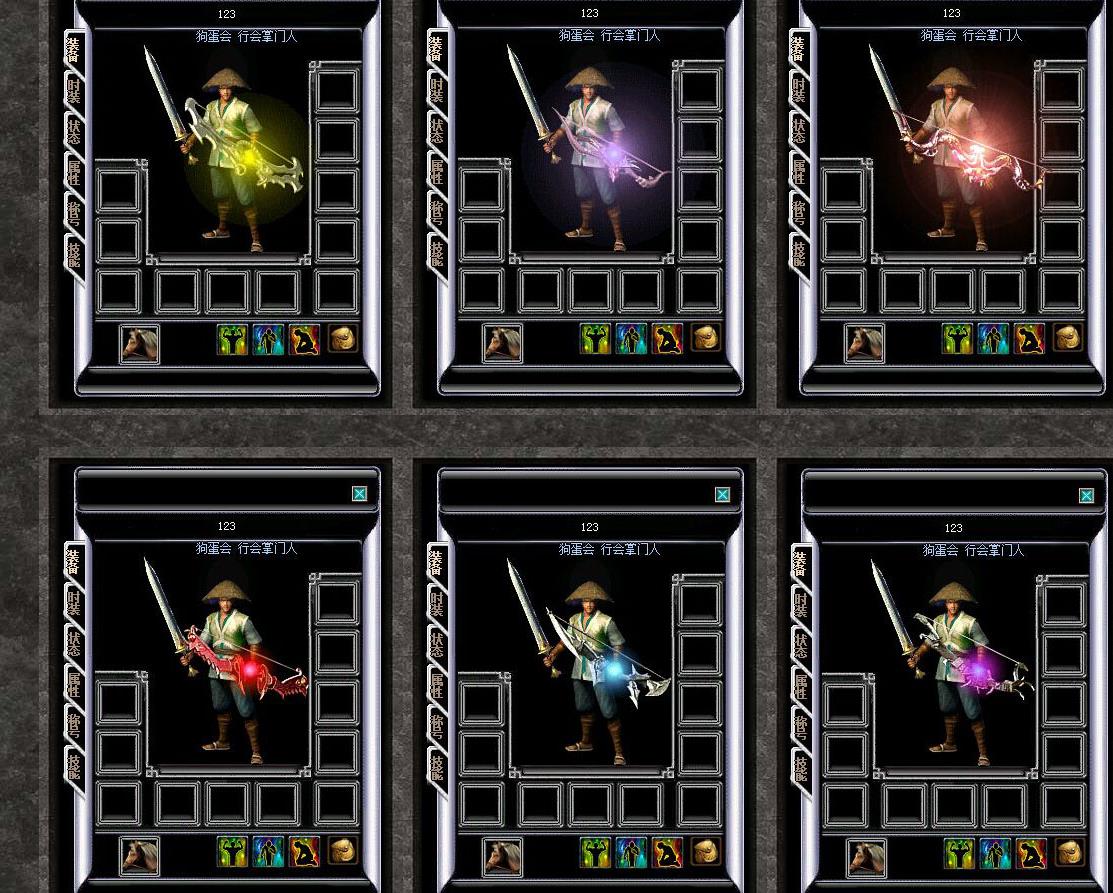Open 技能 tab in the red-glow bow panel
Screen dimensions: 1113x893
click(75, 766)
